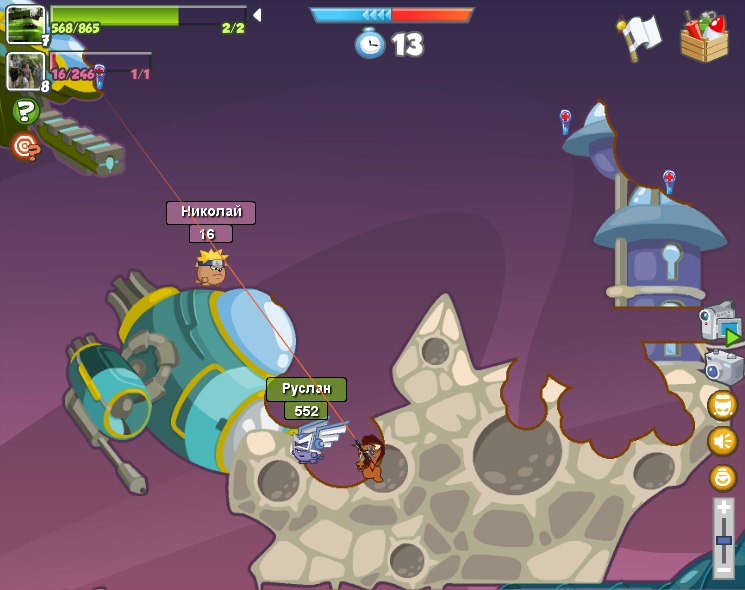Take a screenshot with the photo camera
This screenshot has height=590, width=745.
[x=723, y=367]
